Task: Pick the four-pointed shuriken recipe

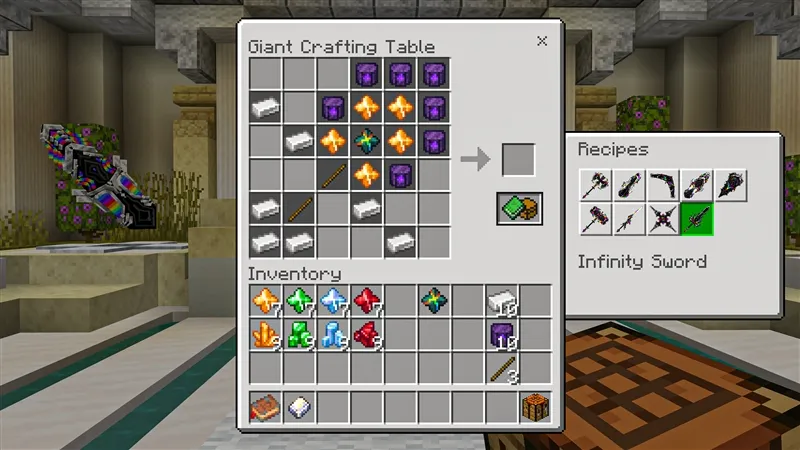Action: tap(662, 218)
